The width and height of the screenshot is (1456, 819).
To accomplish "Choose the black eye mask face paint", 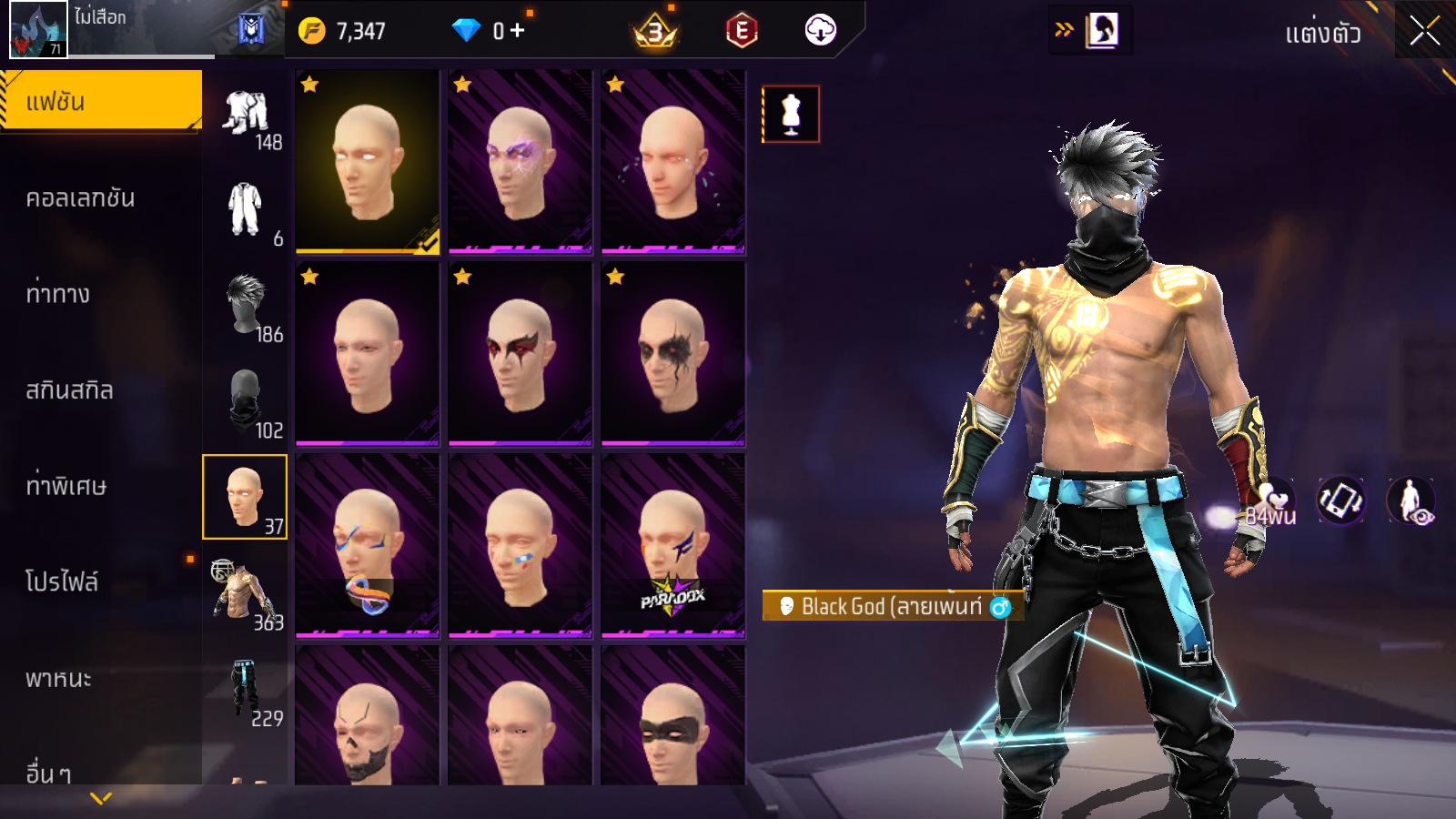I will coord(672,719).
